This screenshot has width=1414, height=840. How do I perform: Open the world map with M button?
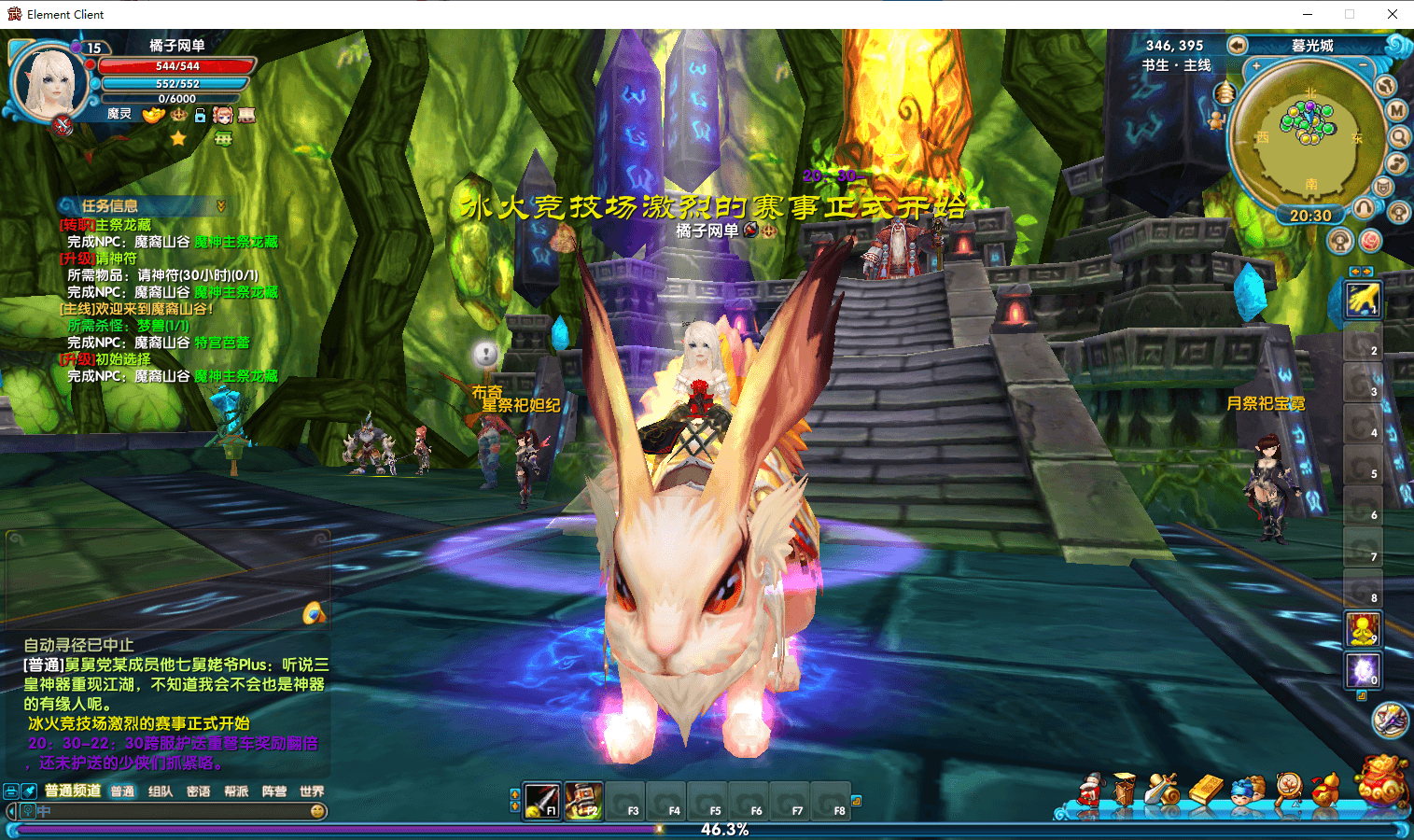coord(1396,110)
